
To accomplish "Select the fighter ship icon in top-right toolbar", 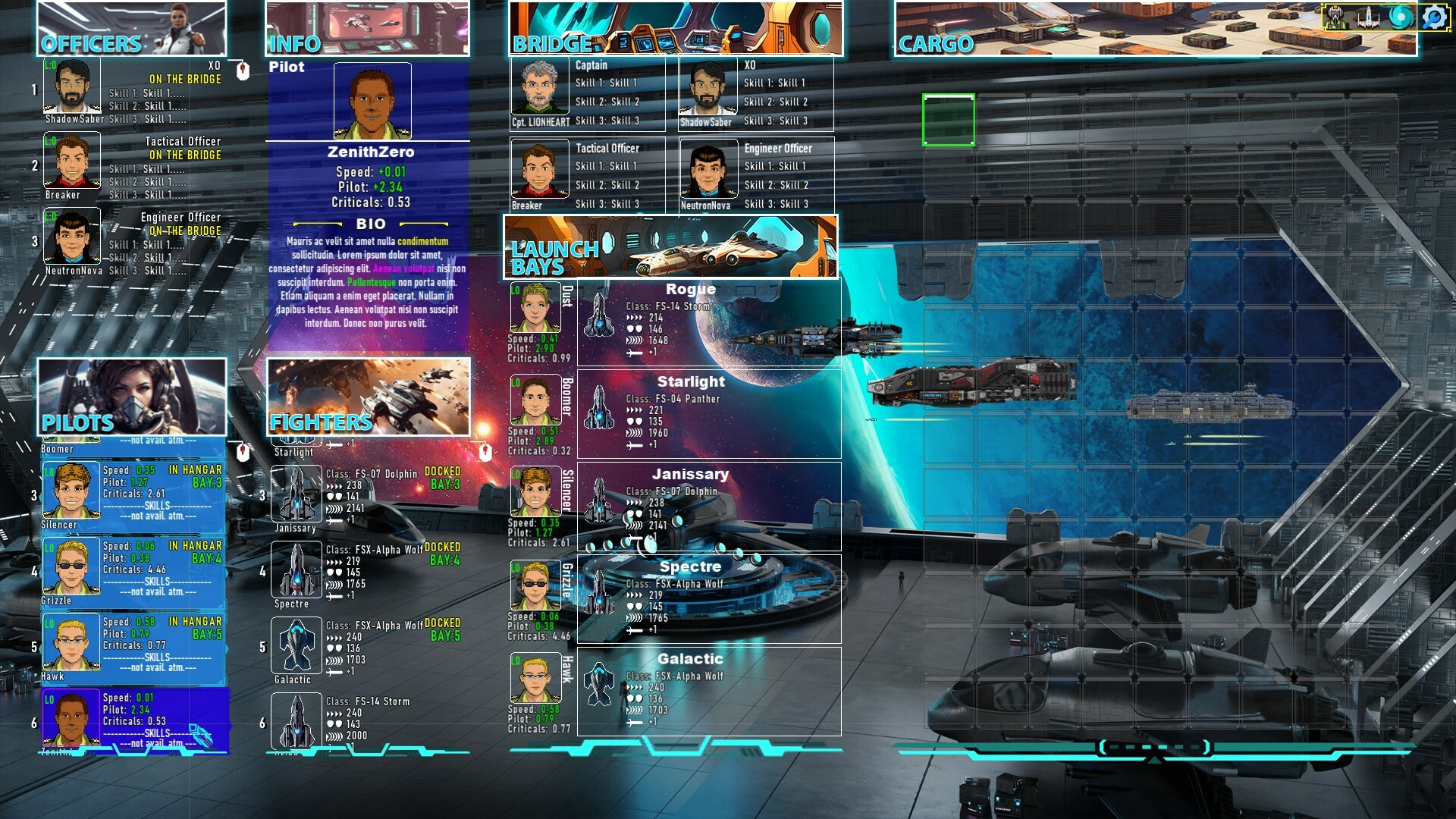I will tap(1368, 17).
